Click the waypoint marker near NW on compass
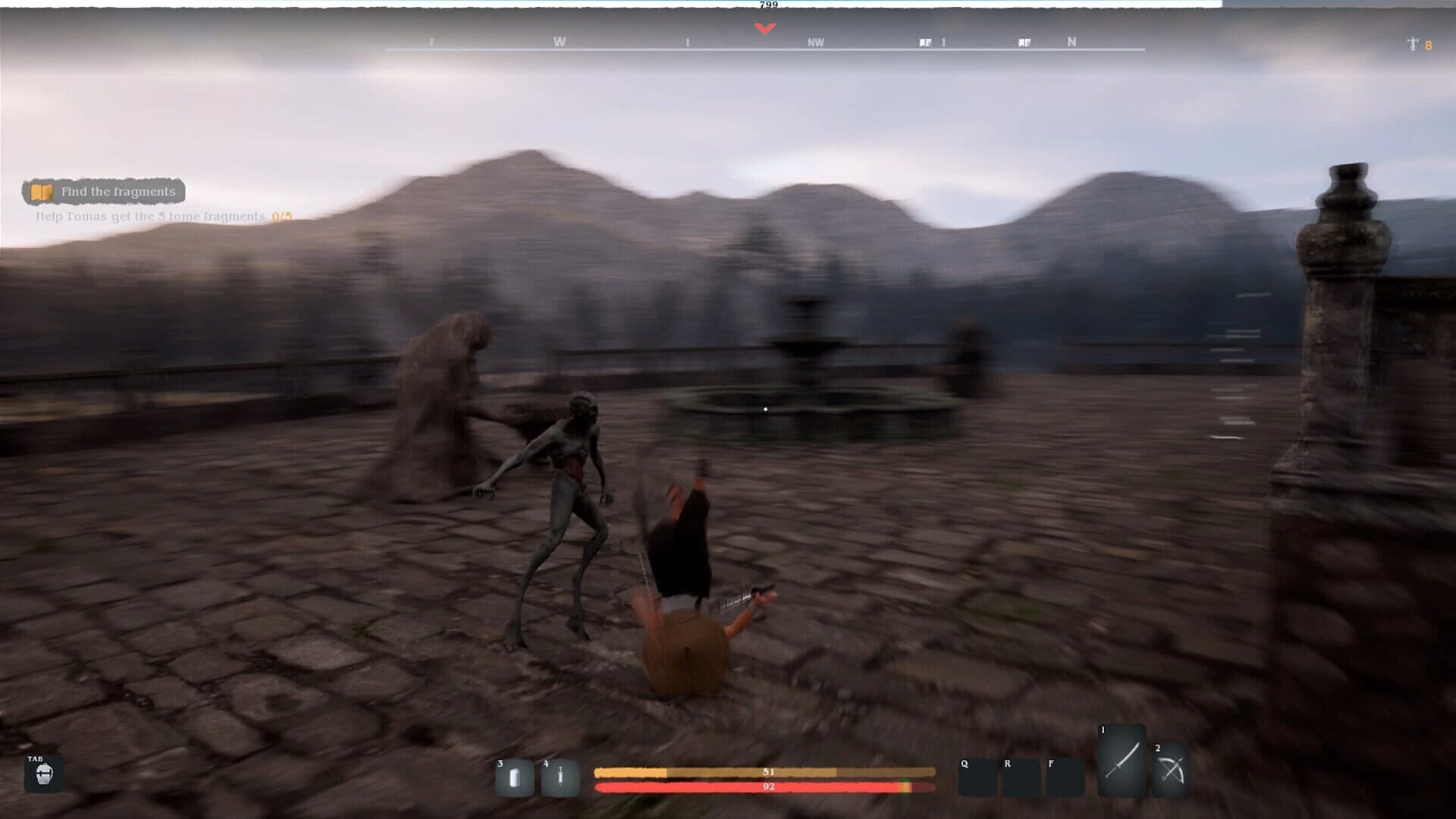Image resolution: width=1456 pixels, height=819 pixels. [x=924, y=42]
